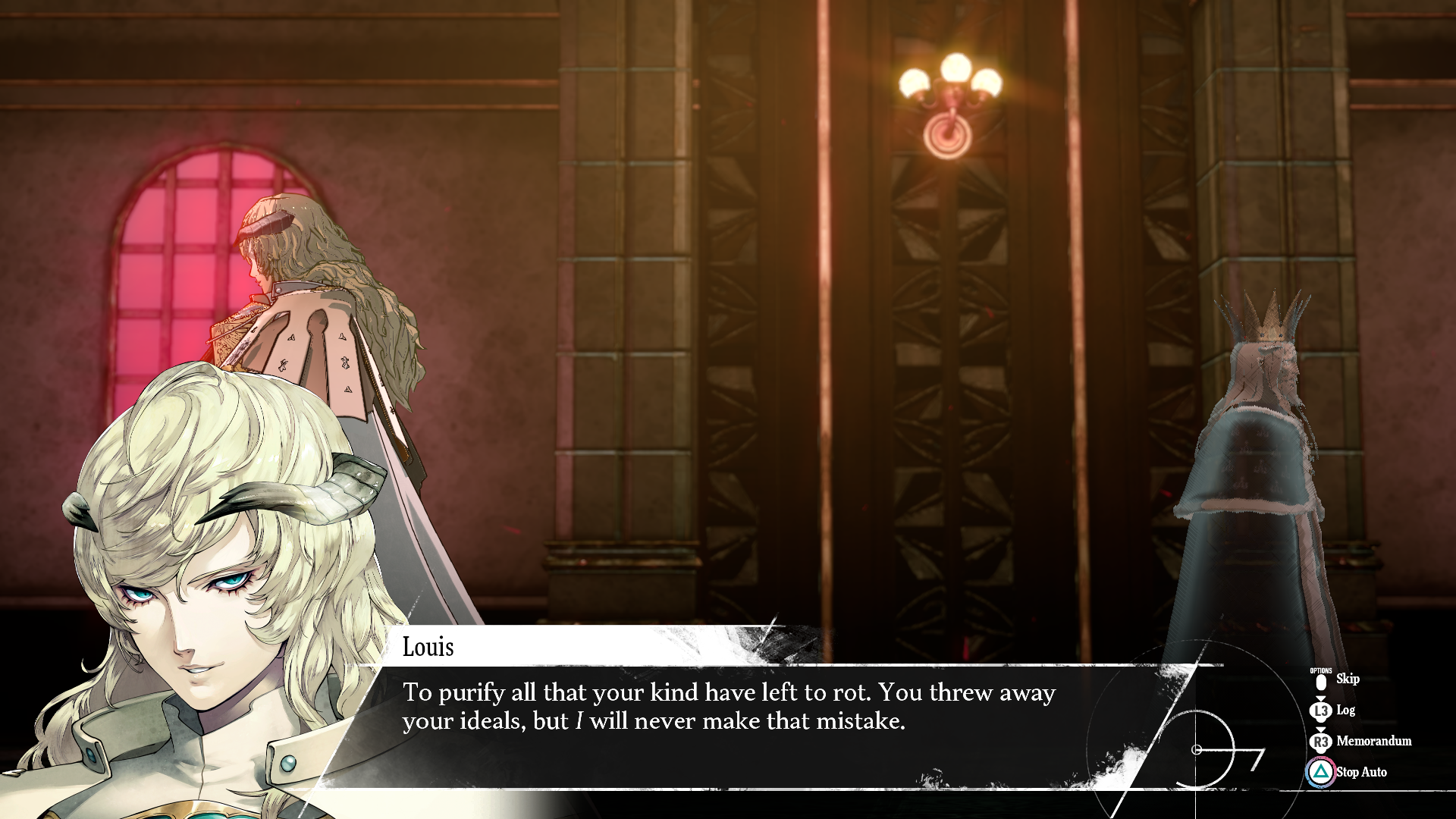
Task: Skip the cutscene dialogue
Action: (1346, 679)
